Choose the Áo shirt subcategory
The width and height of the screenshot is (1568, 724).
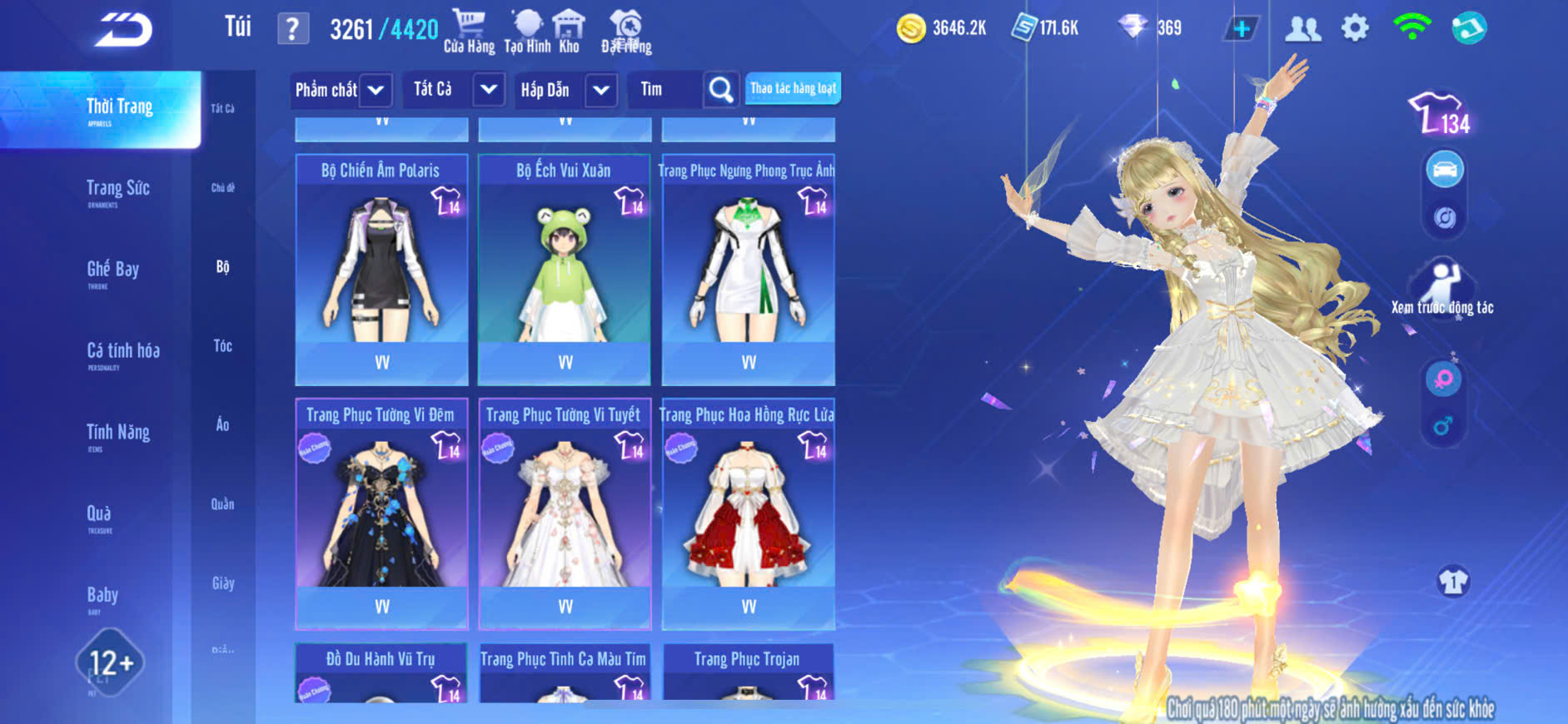[x=222, y=424]
